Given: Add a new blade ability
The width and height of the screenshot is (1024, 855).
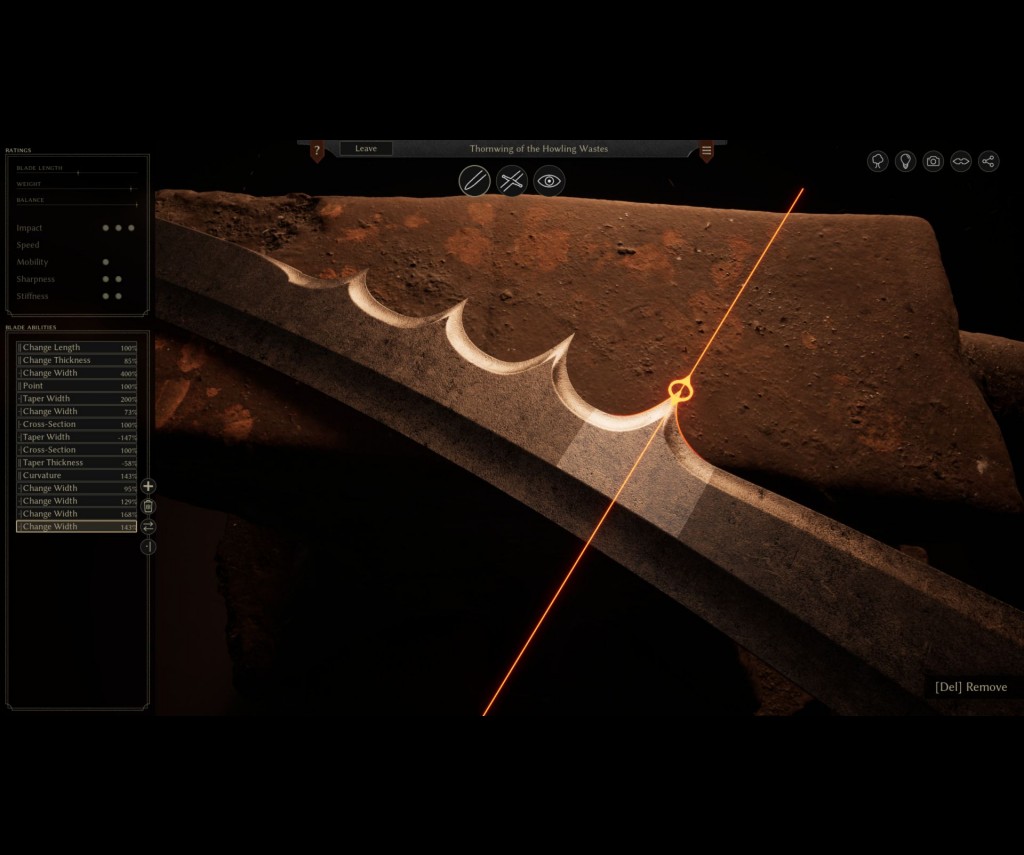Looking at the screenshot, I should (148, 486).
